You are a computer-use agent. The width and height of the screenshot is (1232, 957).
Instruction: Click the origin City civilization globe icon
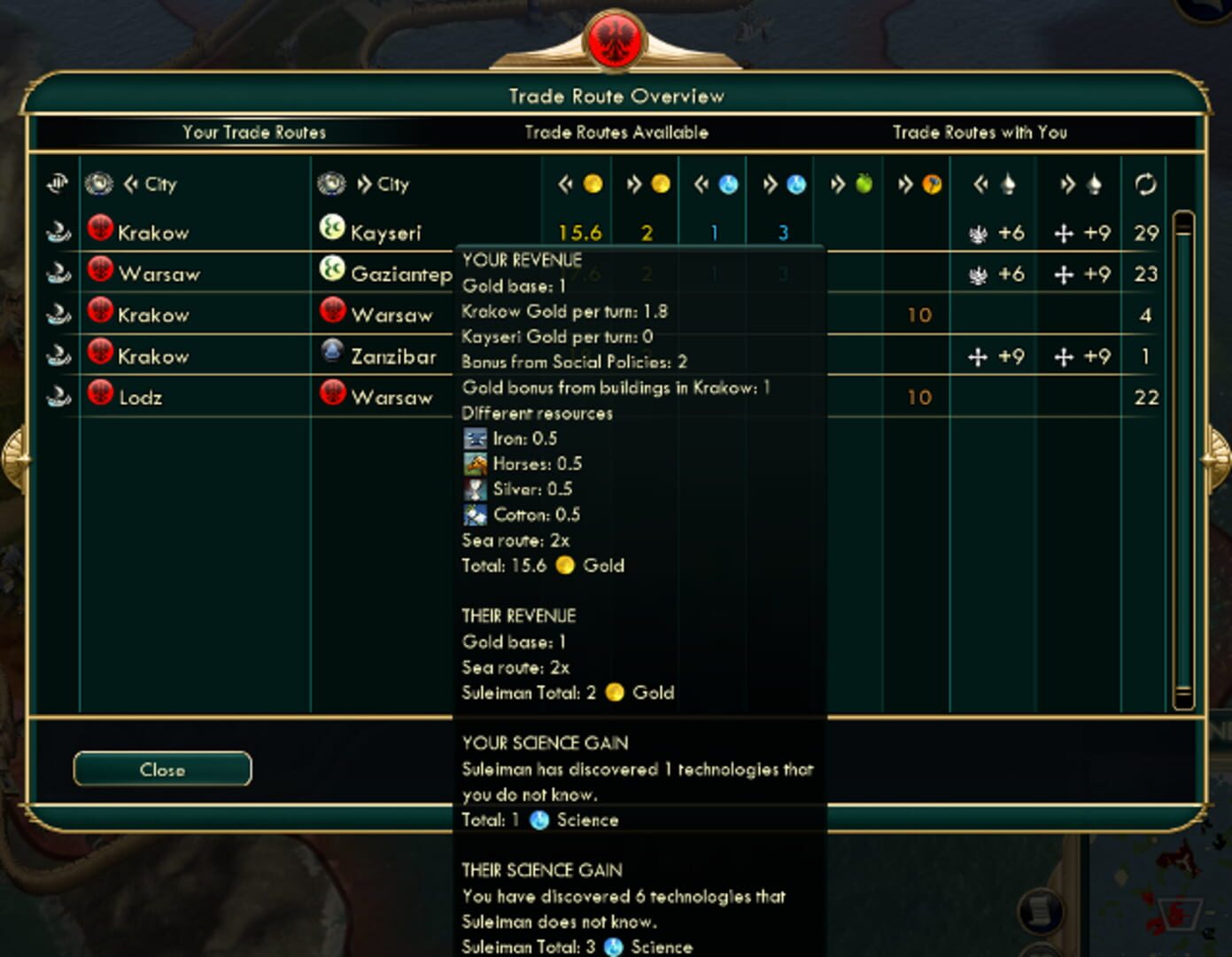tap(99, 183)
